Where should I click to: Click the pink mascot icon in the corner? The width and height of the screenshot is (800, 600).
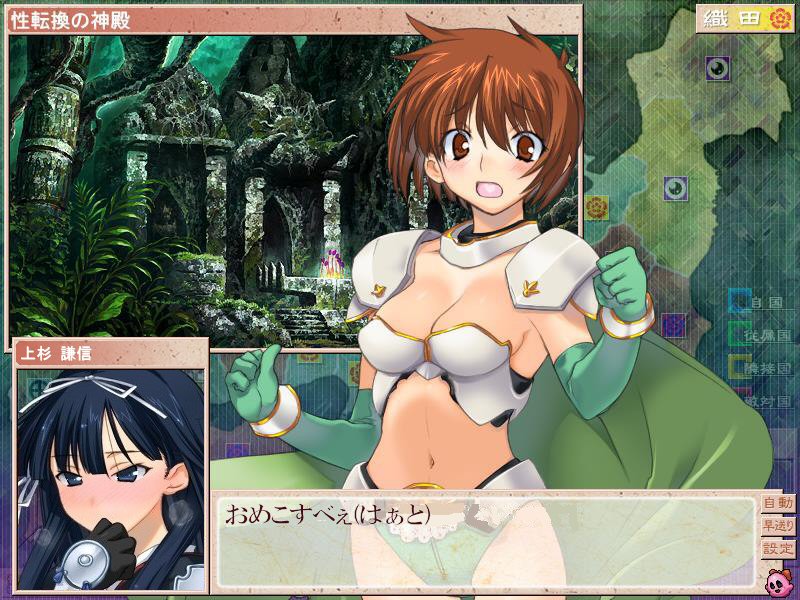[778, 579]
